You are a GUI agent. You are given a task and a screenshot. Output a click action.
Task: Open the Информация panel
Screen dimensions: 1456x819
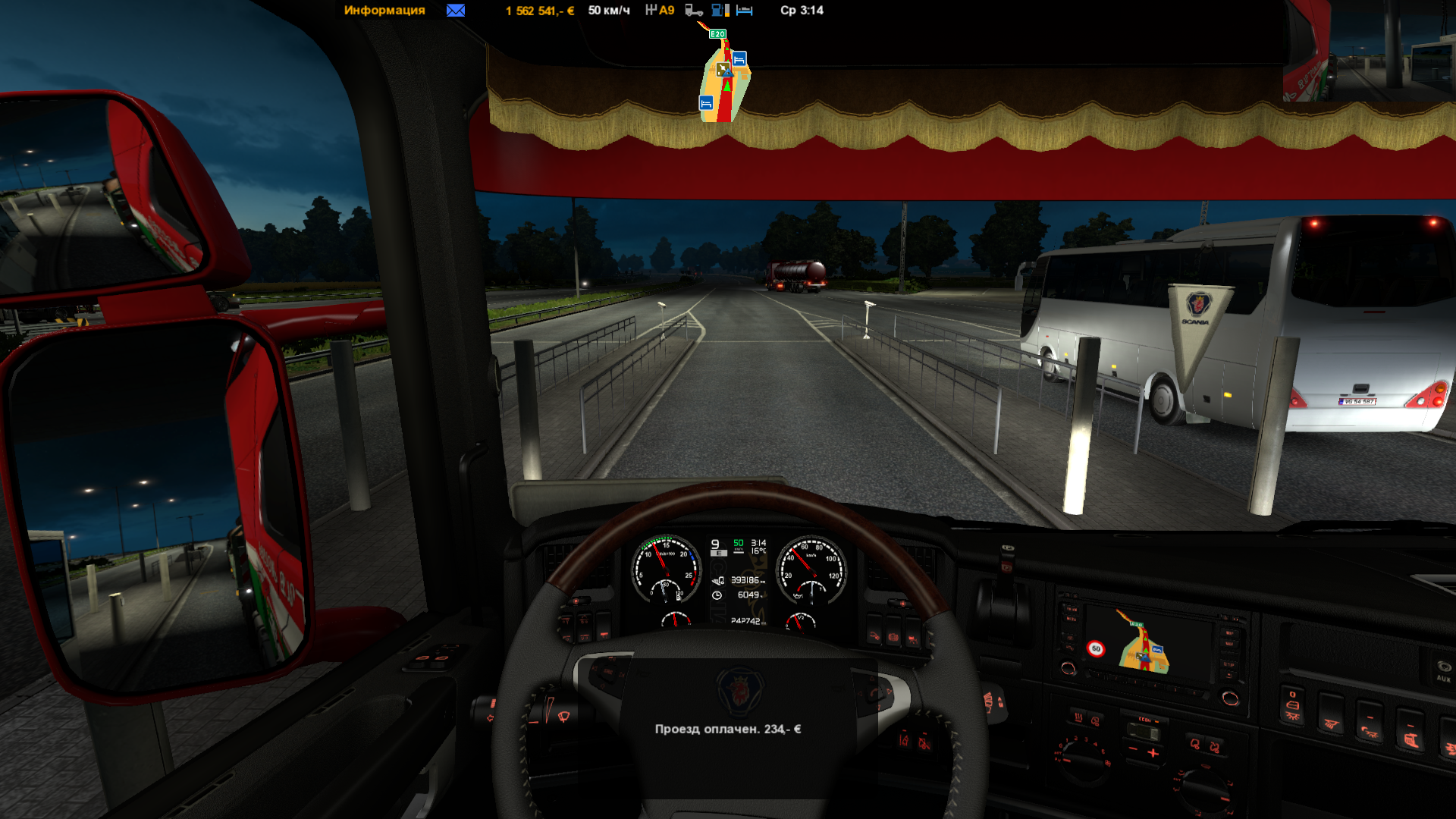(x=384, y=11)
